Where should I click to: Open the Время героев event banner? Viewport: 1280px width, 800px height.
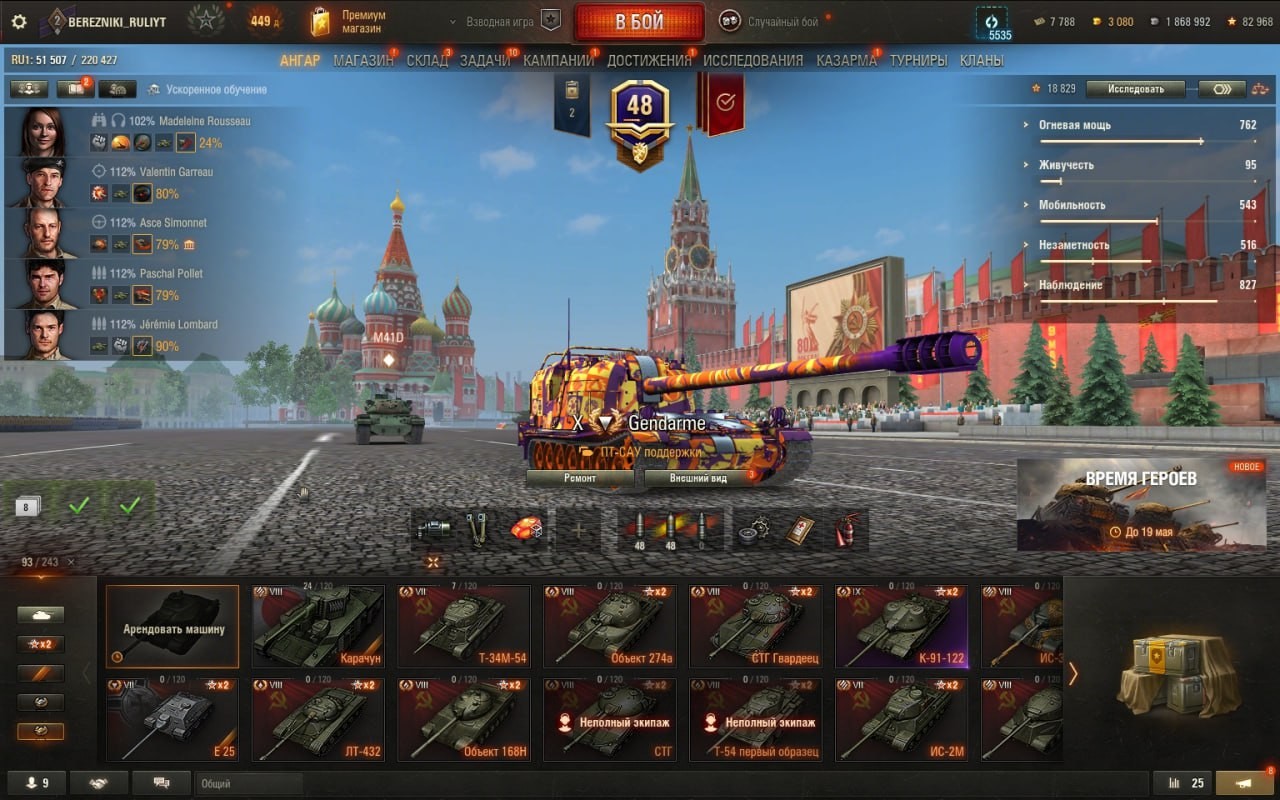pyautogui.click(x=1141, y=505)
